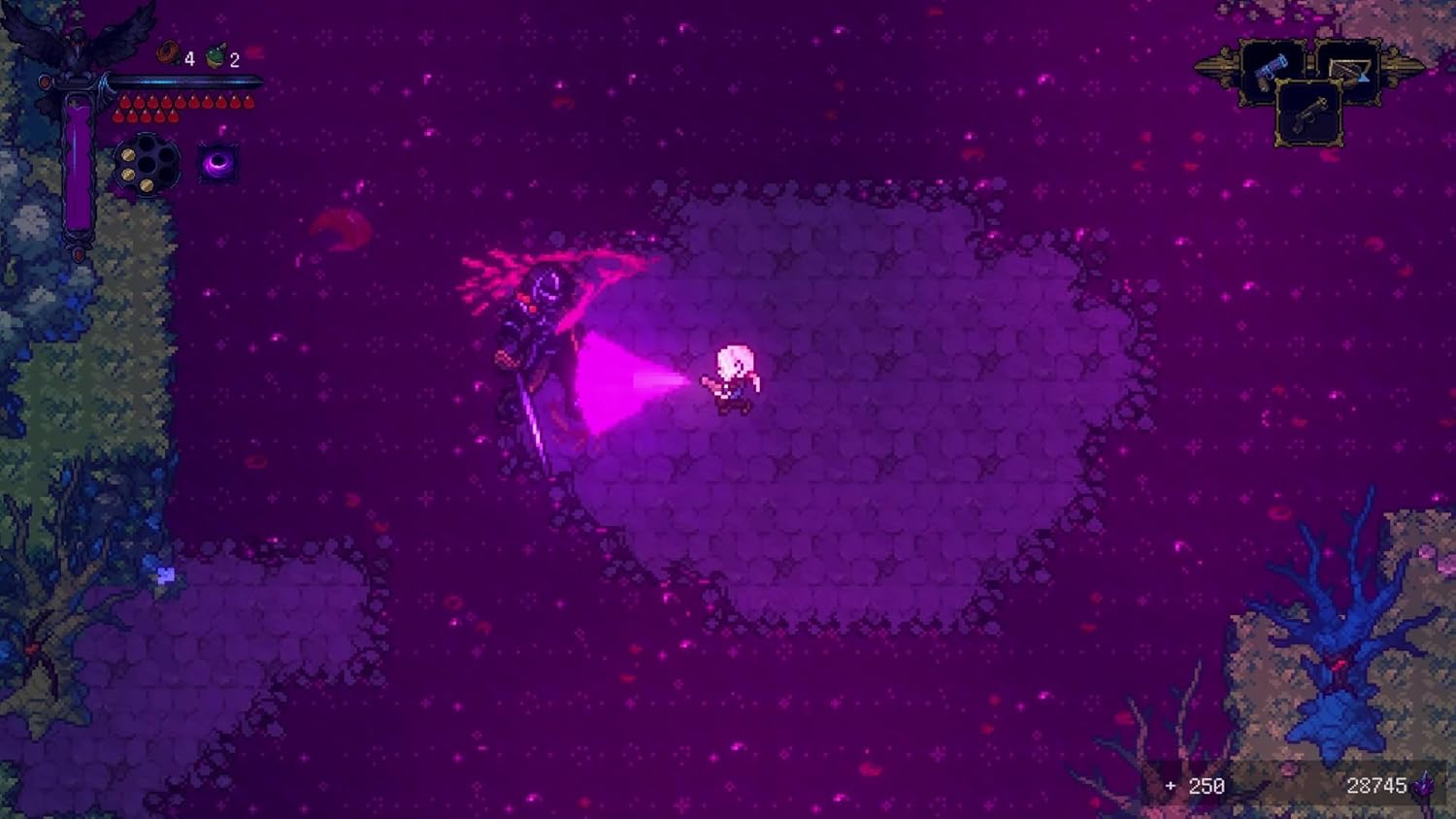Click the purple void orb ability icon
Screen dimensions: 1456x819
click(x=217, y=163)
